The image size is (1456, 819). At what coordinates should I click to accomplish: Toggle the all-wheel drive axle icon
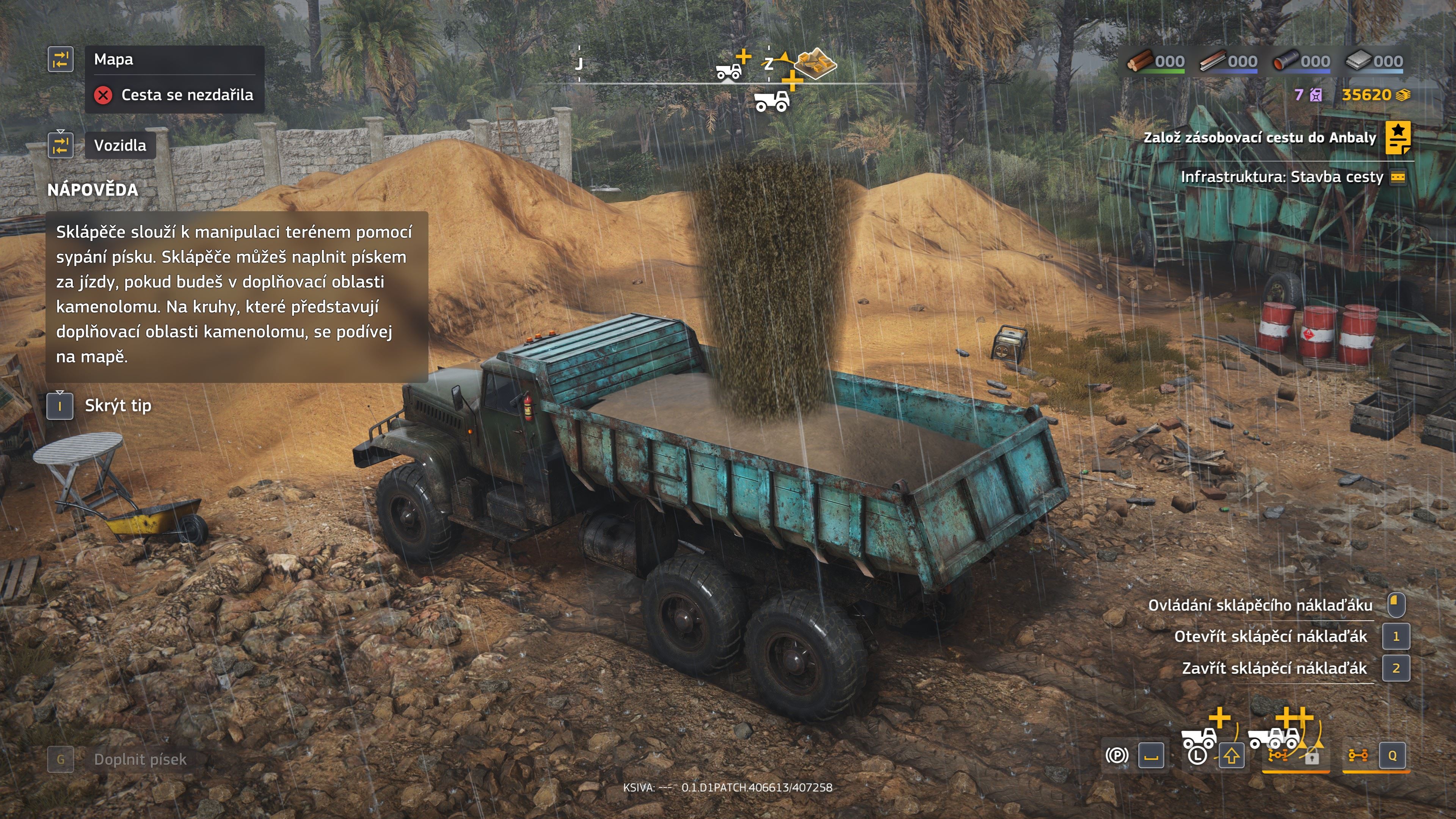click(x=1358, y=755)
